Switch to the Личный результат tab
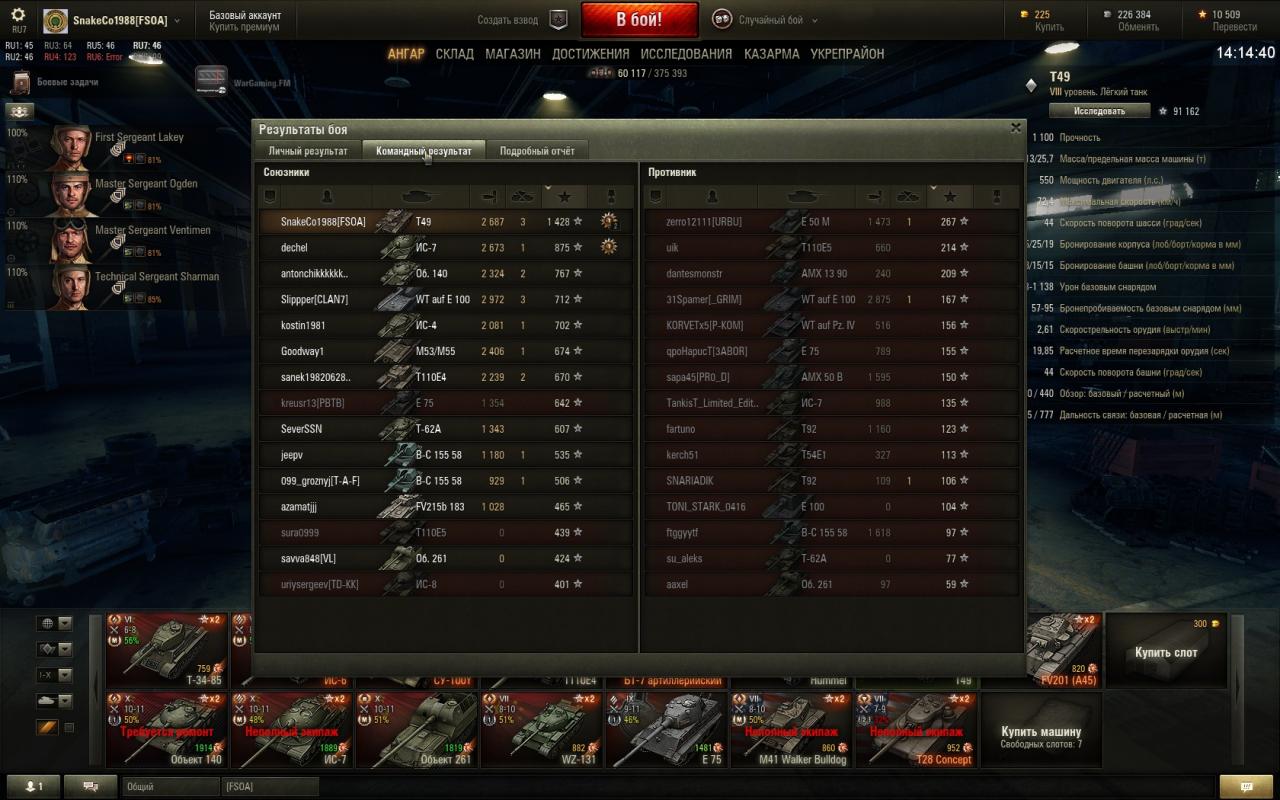1280x800 pixels. pos(307,151)
